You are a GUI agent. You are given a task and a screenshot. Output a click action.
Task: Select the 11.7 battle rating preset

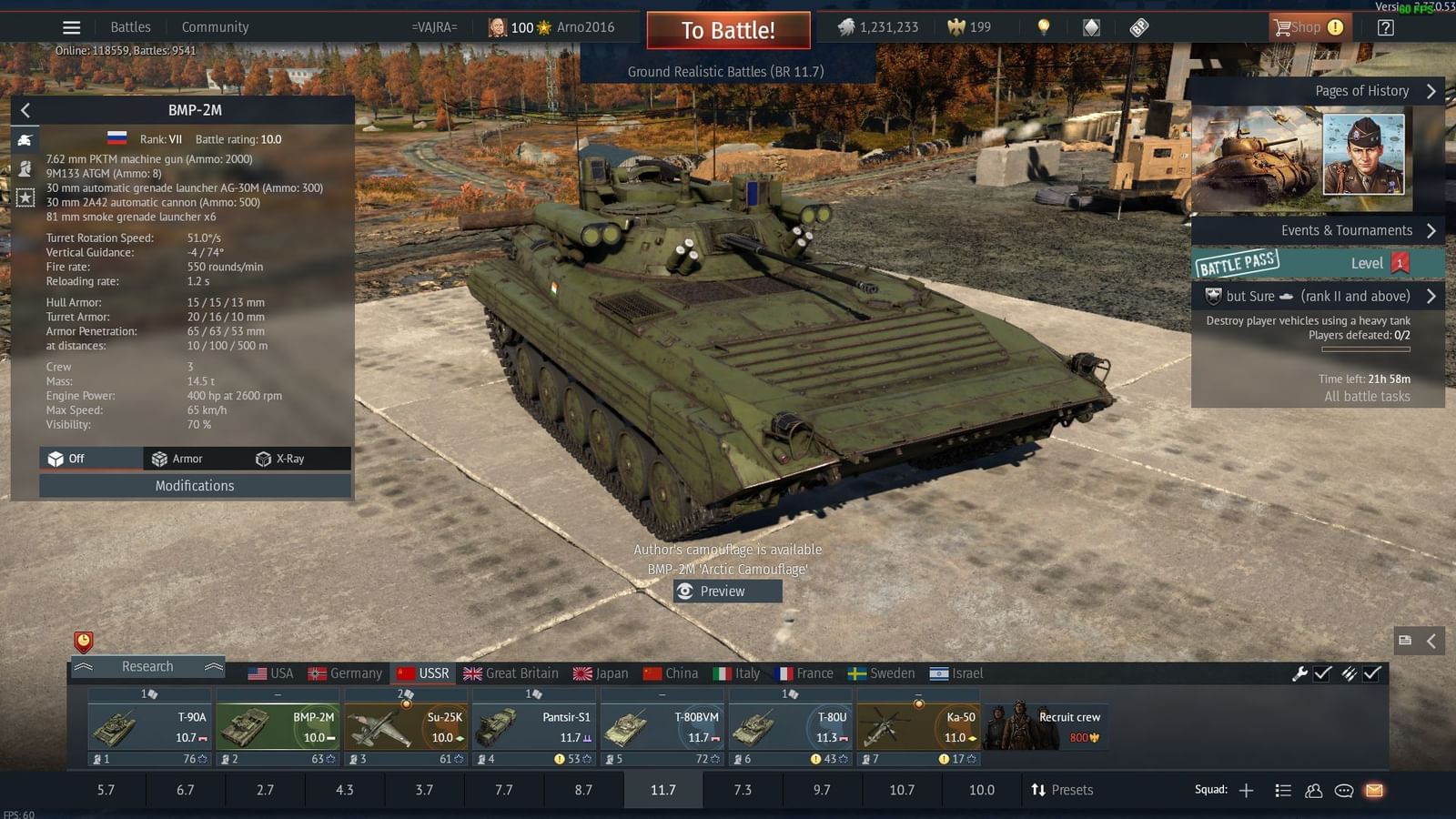(x=662, y=790)
